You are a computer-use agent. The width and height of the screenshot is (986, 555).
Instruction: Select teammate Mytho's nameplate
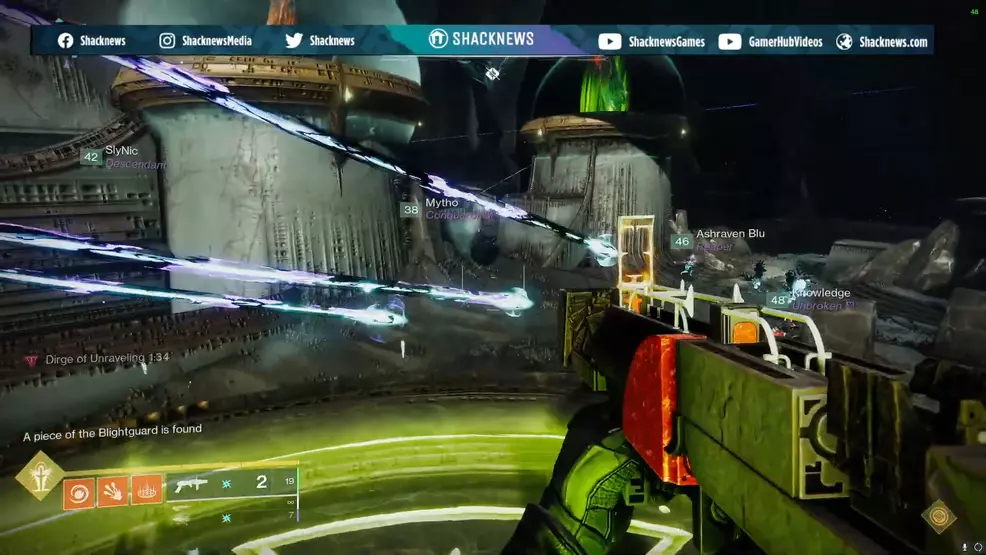441,203
